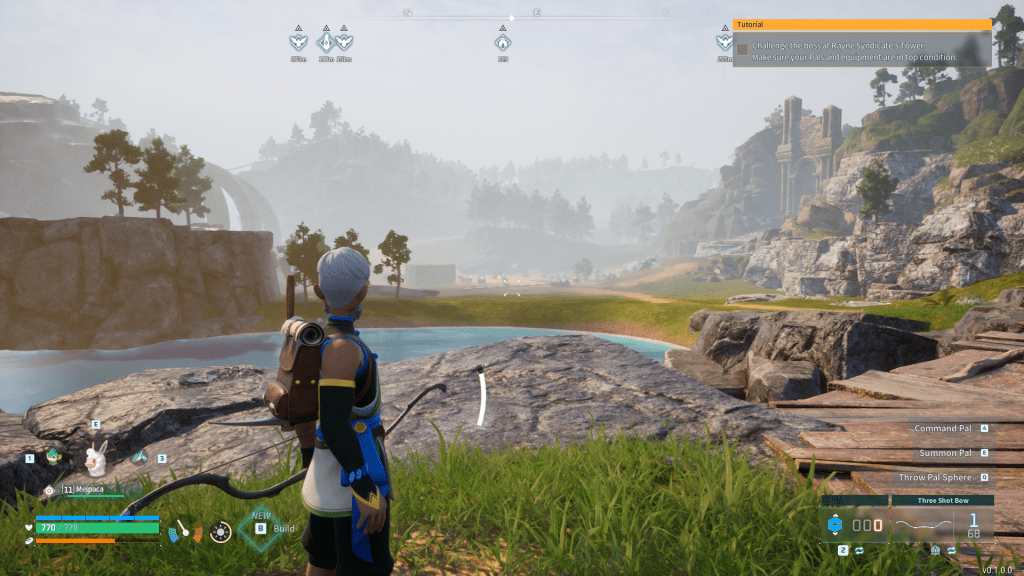This screenshot has height=576, width=1024.
Task: Click the pal target reticle icon beside Melpaca
Action: click(x=49, y=490)
